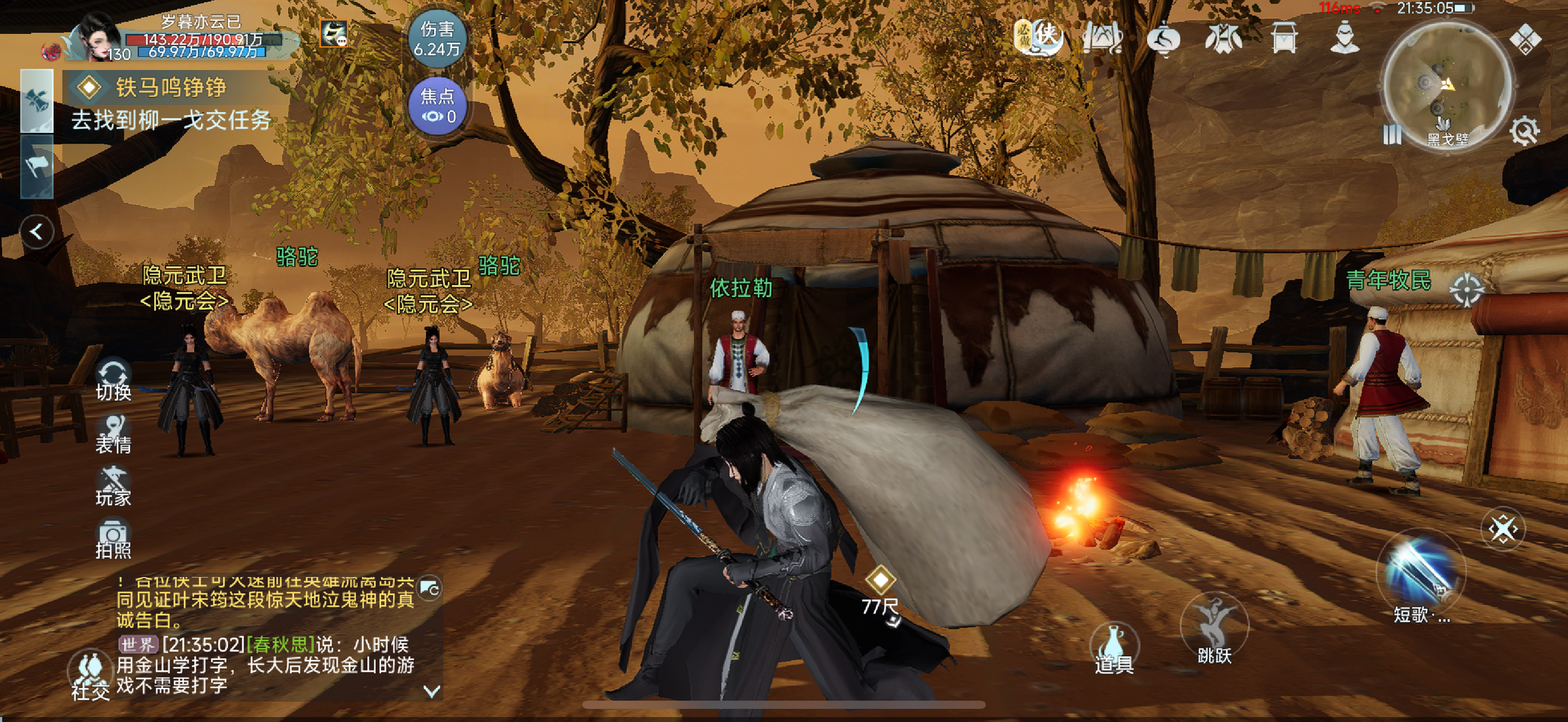
Task: Open the outfit robe icon
Action: [x=1223, y=37]
